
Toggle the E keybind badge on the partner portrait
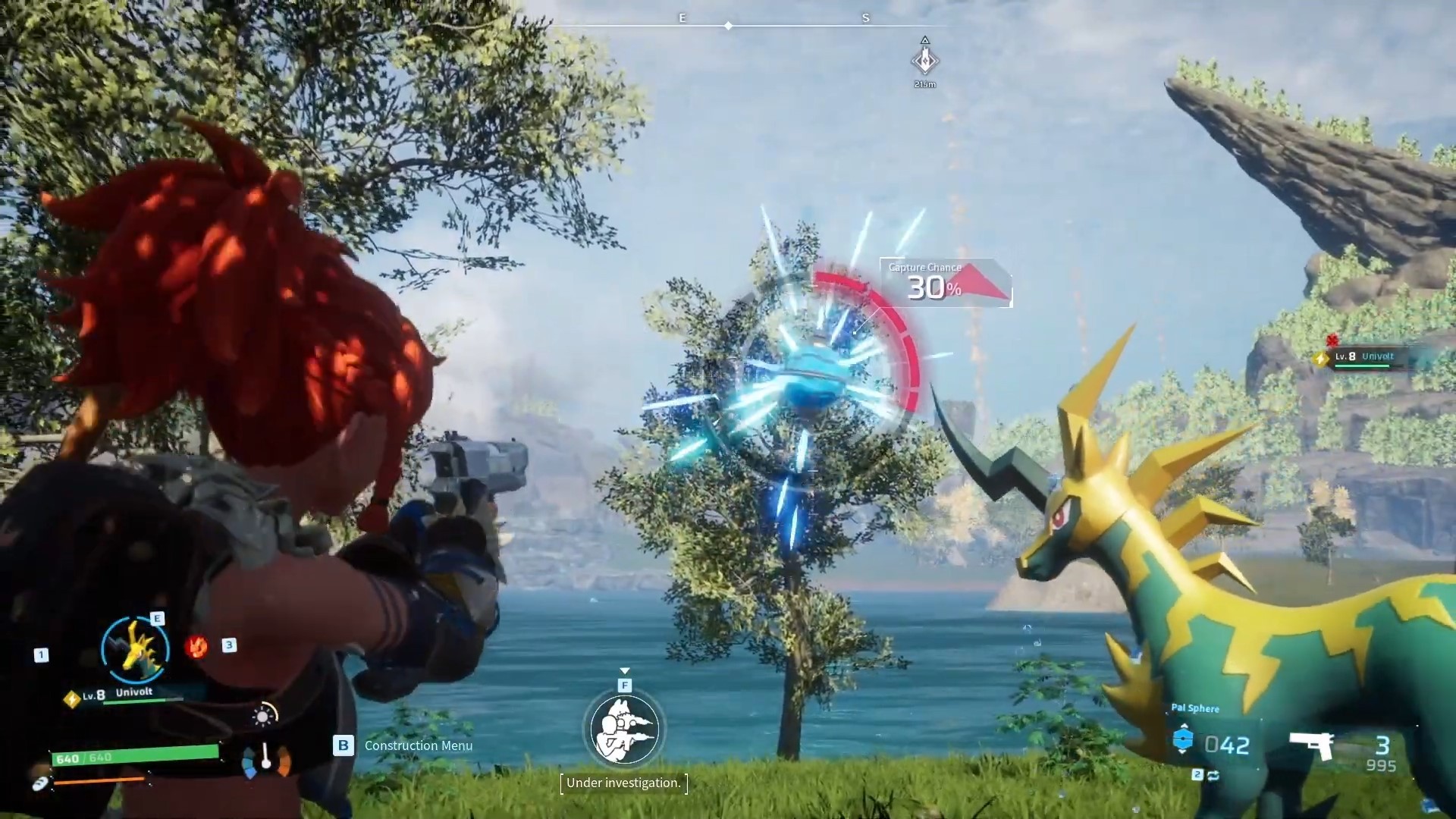click(157, 620)
